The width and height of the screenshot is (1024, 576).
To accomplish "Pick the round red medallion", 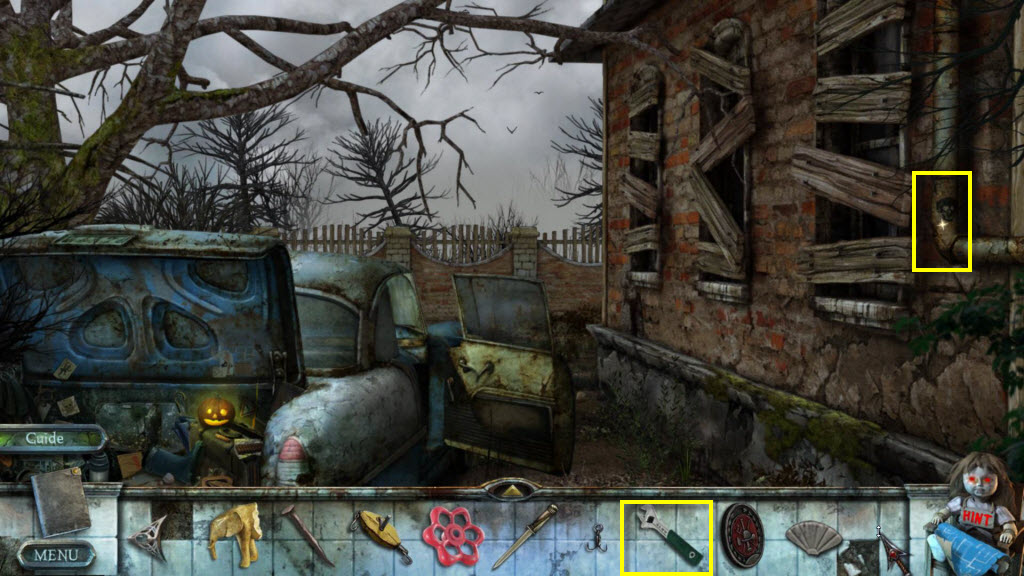I will [x=742, y=536].
